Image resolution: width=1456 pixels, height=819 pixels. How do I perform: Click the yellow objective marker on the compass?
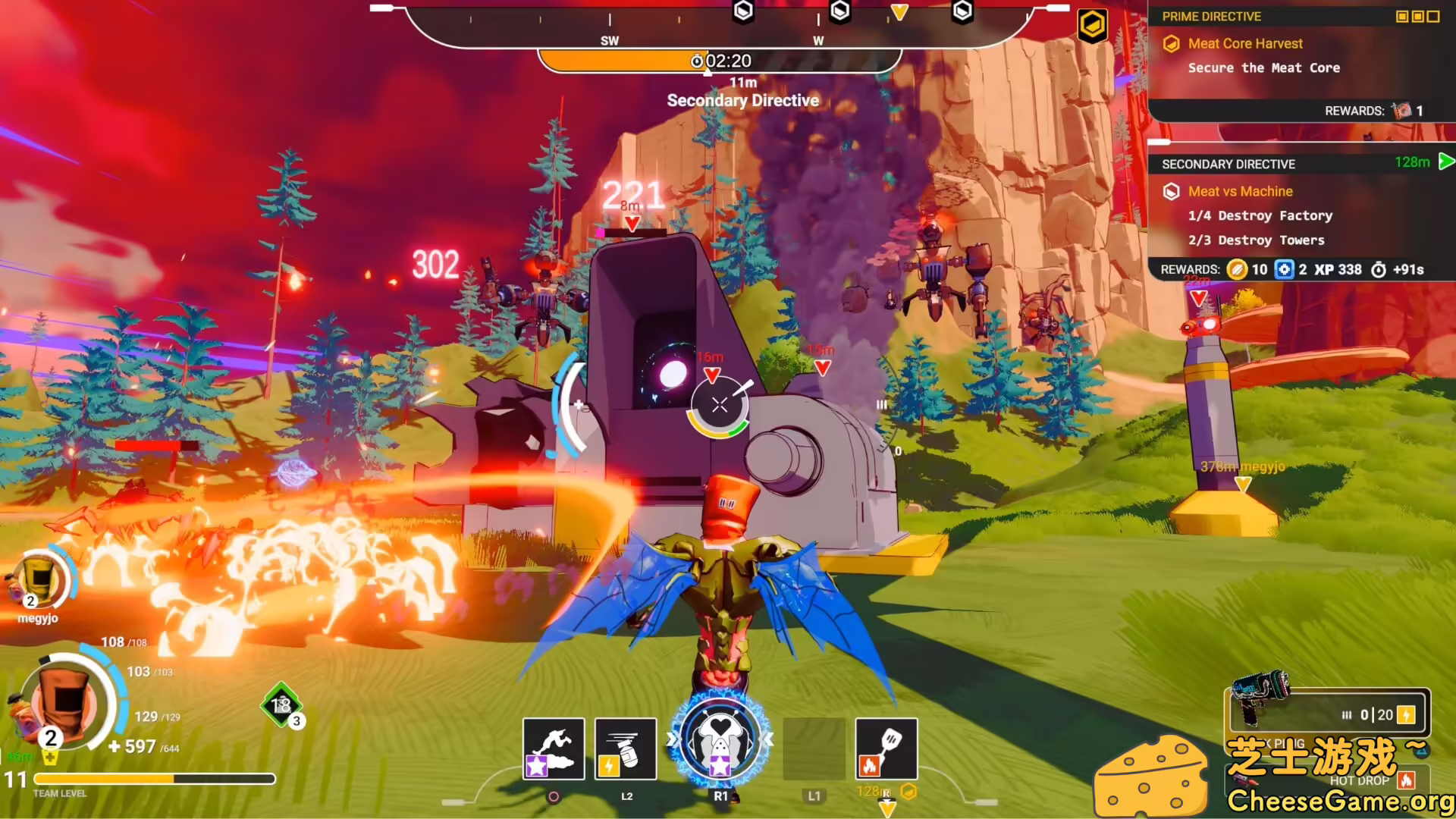tap(899, 12)
